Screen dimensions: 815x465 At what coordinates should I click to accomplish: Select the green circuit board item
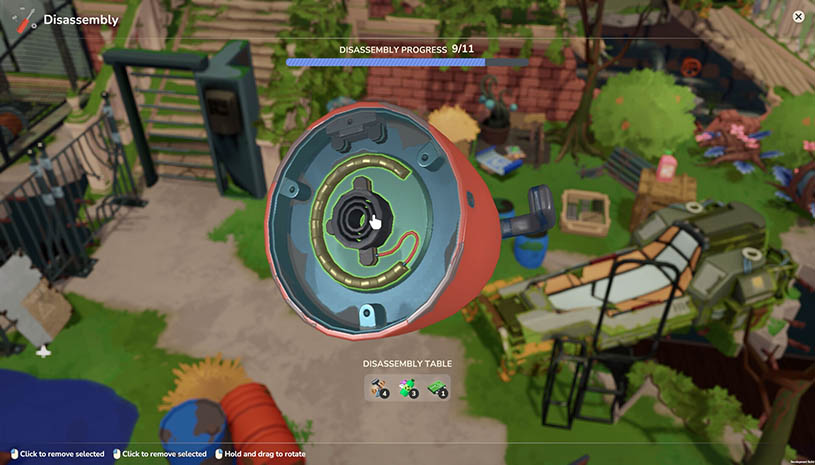click(437, 386)
